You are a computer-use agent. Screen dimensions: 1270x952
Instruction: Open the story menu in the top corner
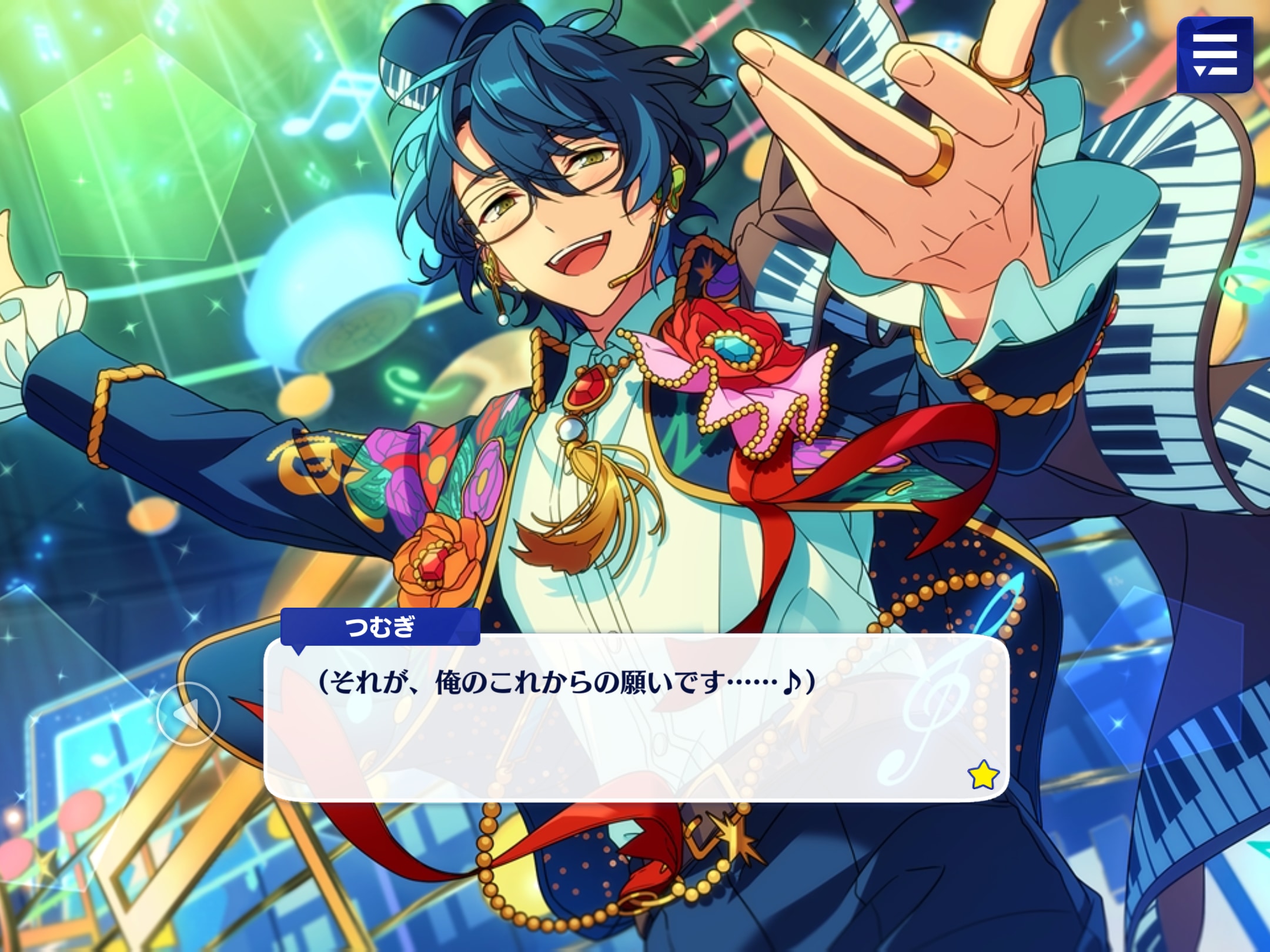point(1215,55)
